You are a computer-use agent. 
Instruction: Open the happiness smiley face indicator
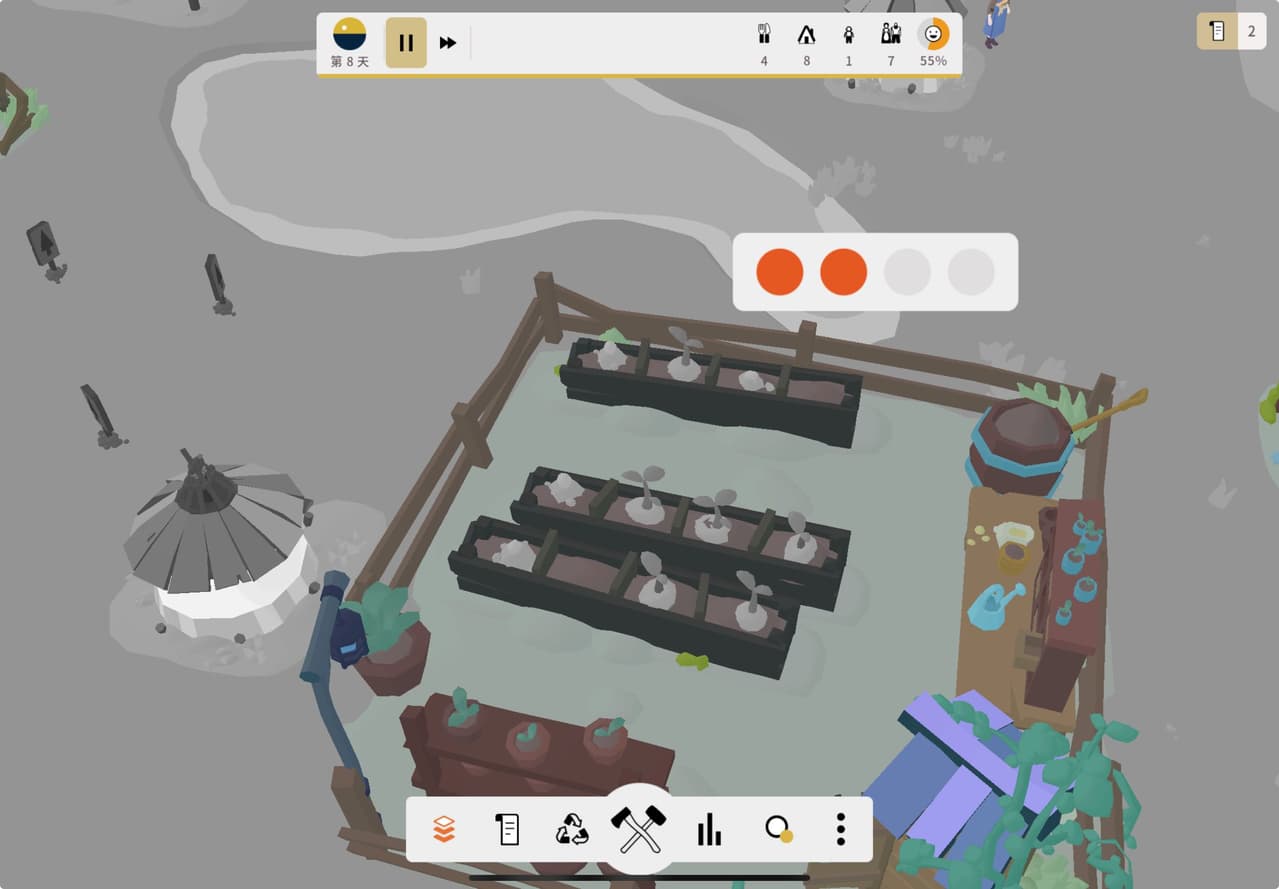[933, 35]
